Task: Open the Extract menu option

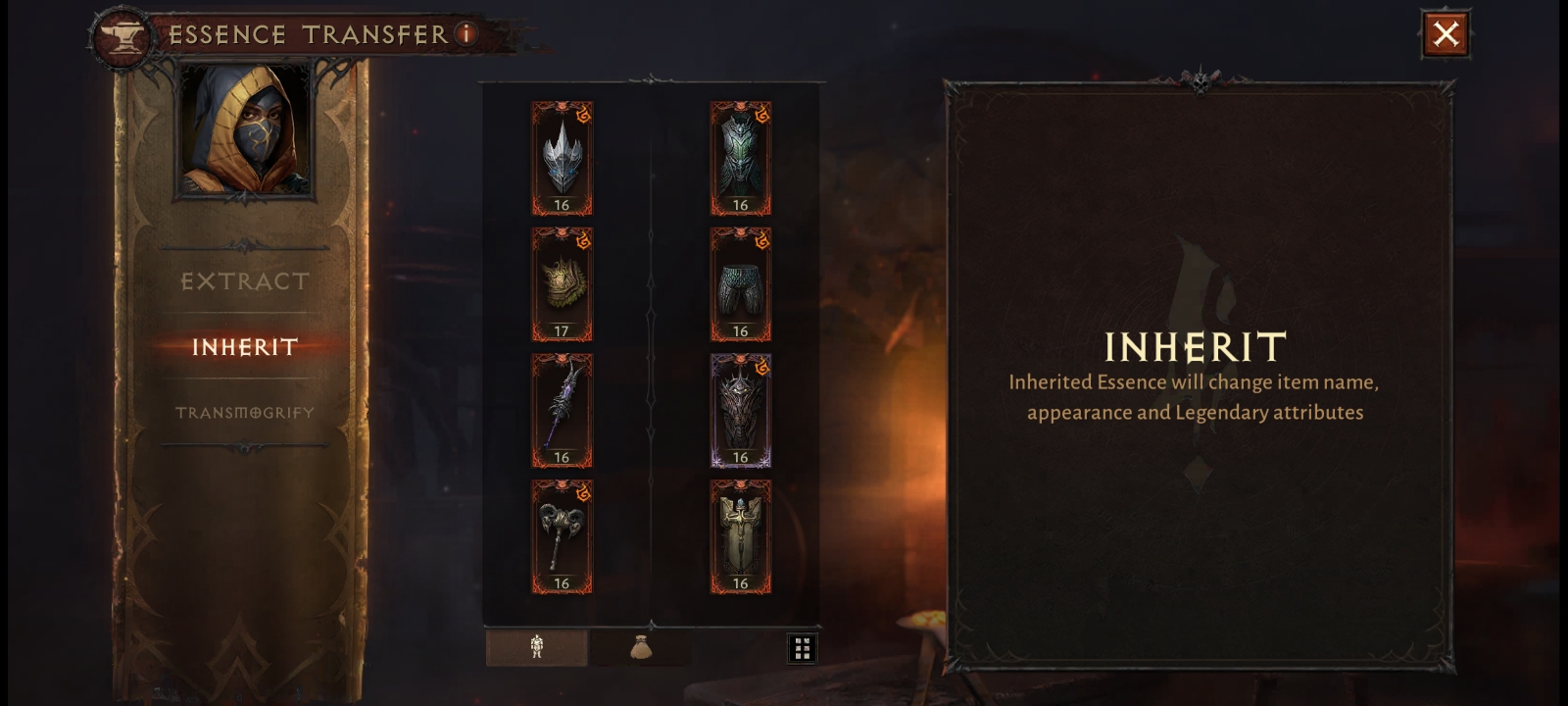Action: (x=245, y=281)
